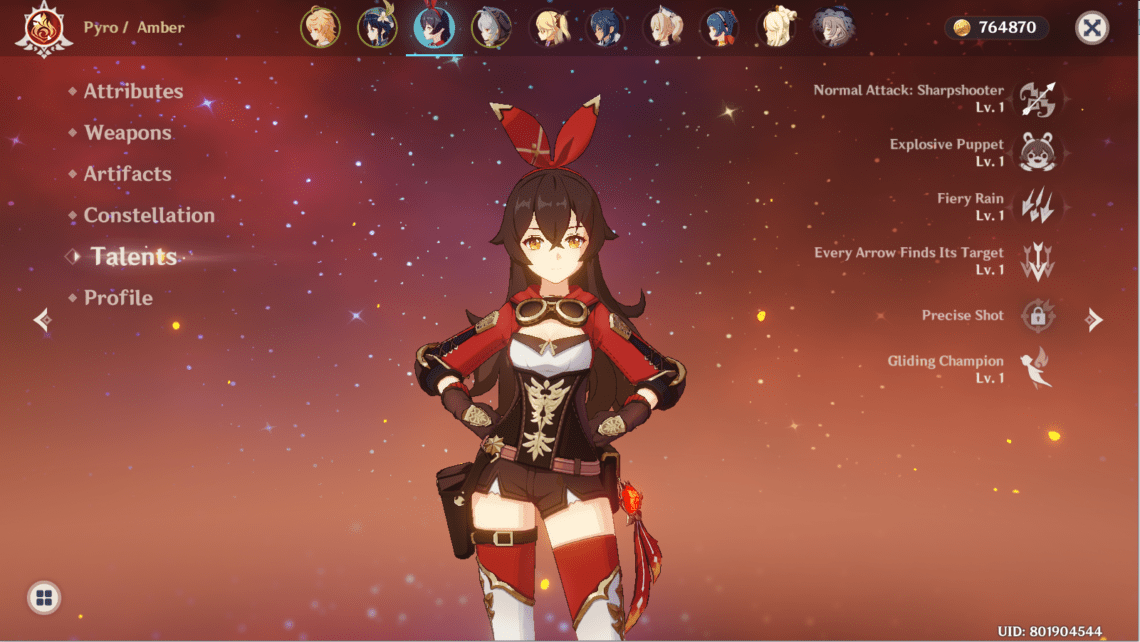The width and height of the screenshot is (1140, 642).
Task: Open the Attributes section
Action: [133, 91]
